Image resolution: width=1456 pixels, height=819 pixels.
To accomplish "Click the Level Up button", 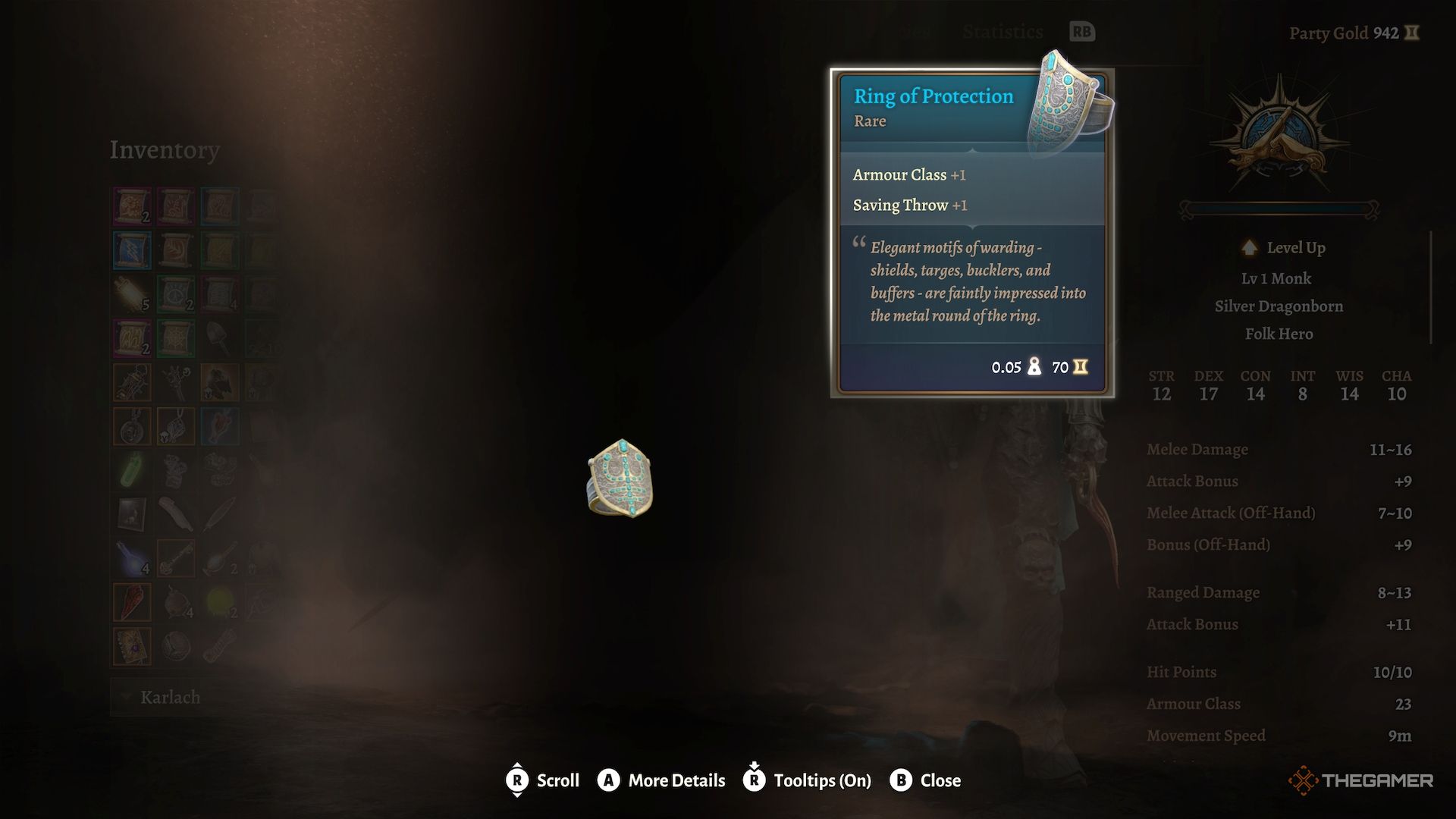I will pyautogui.click(x=1283, y=248).
